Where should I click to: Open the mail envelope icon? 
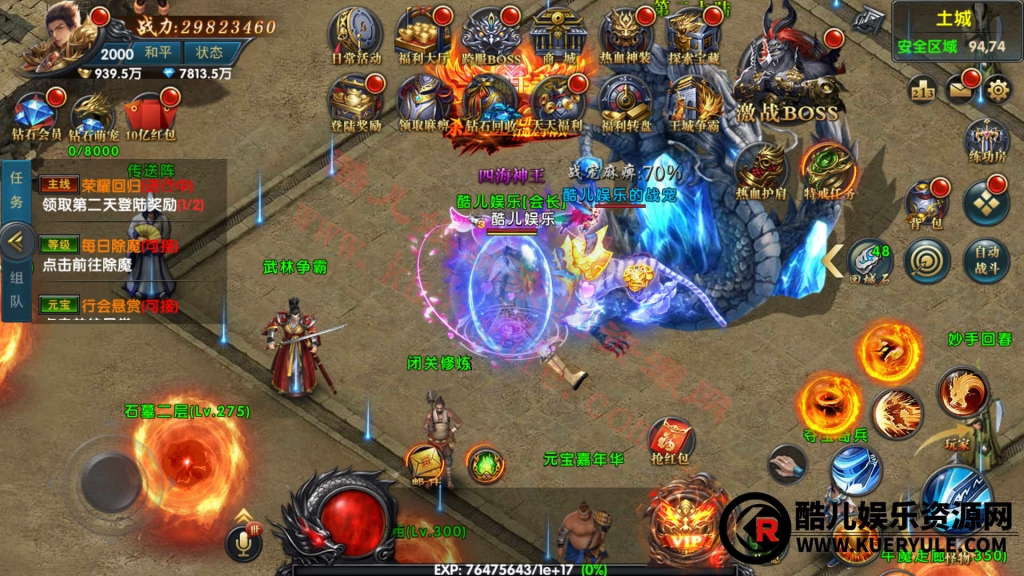pos(960,90)
